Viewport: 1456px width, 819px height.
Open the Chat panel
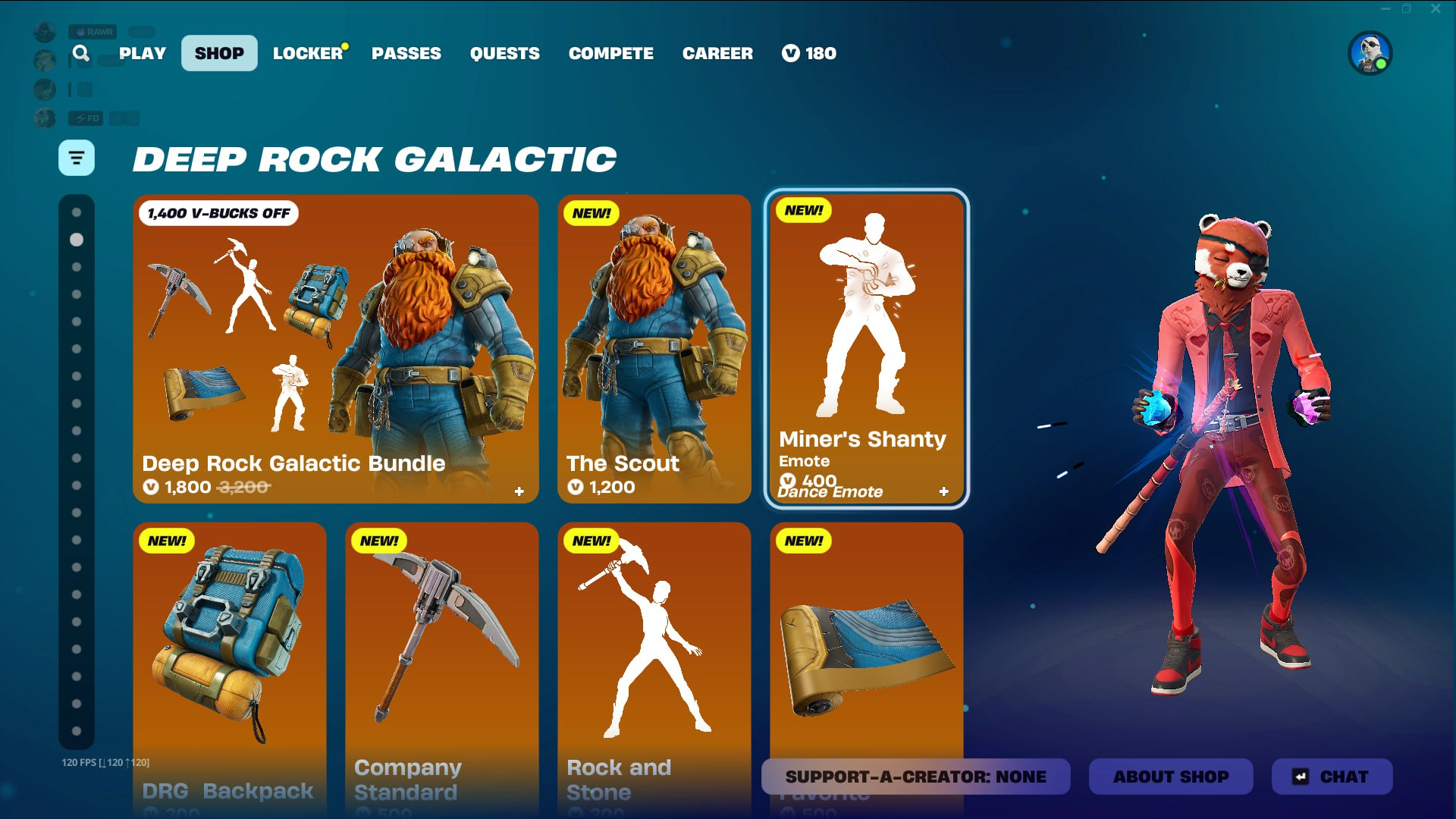pos(1332,777)
